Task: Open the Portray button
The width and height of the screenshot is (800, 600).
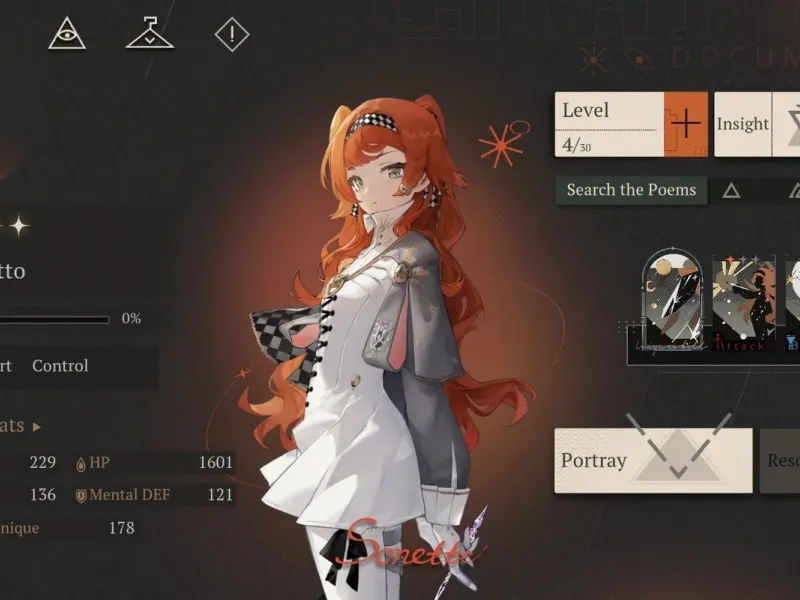Action: [653, 460]
